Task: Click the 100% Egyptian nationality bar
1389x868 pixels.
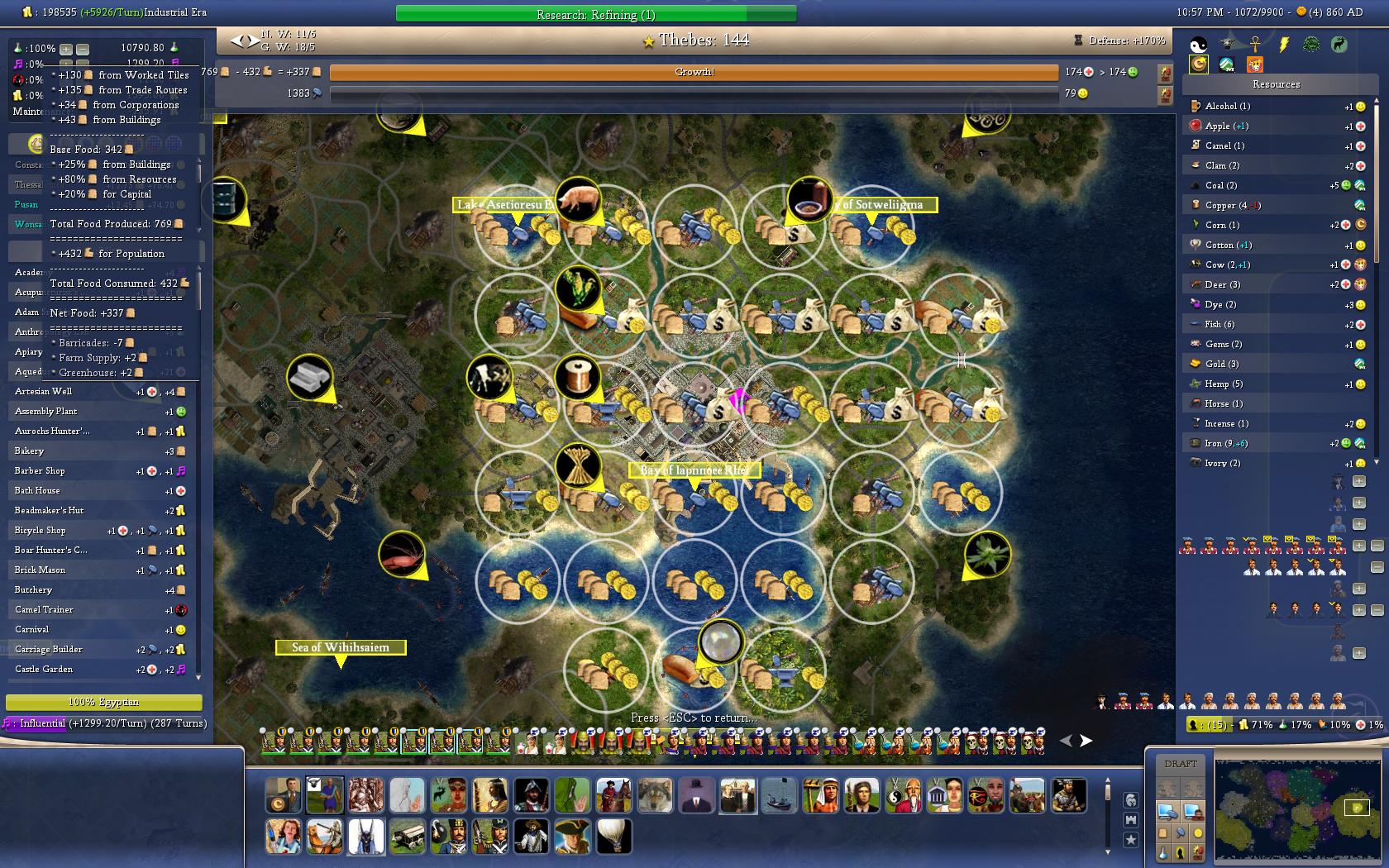Action: coord(103,702)
